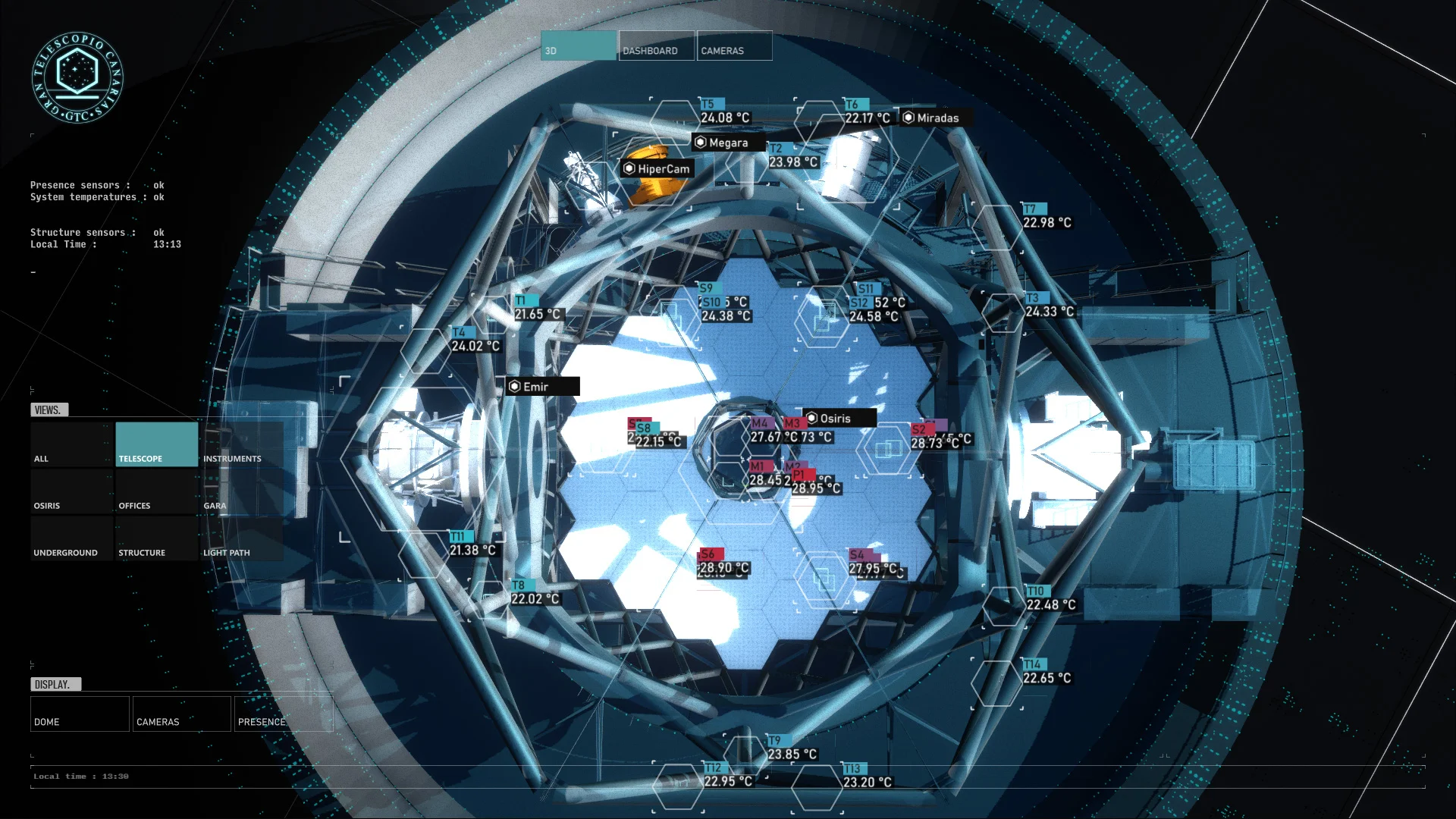This screenshot has height=819, width=1456.
Task: Toggle the Dome display
Action: (x=80, y=714)
